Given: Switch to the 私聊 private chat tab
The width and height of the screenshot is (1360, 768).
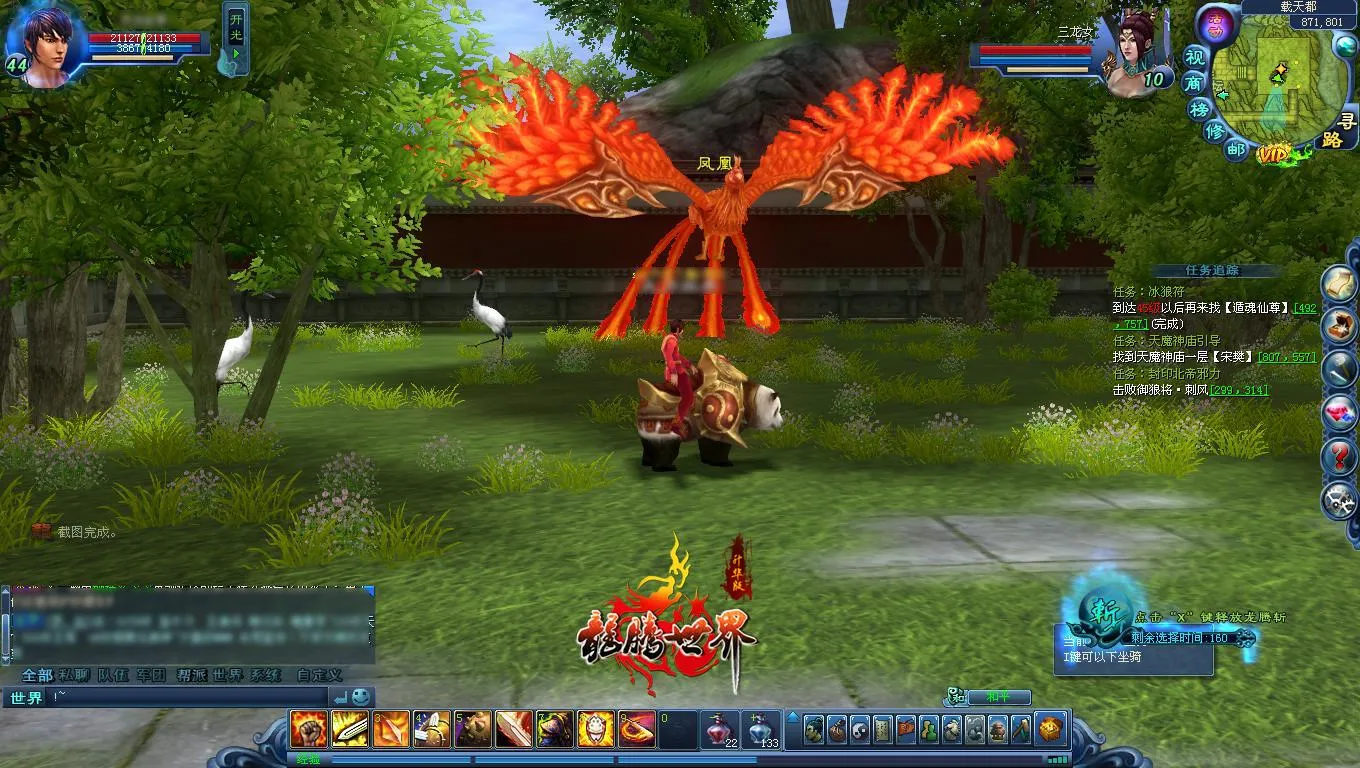Looking at the screenshot, I should (75, 675).
